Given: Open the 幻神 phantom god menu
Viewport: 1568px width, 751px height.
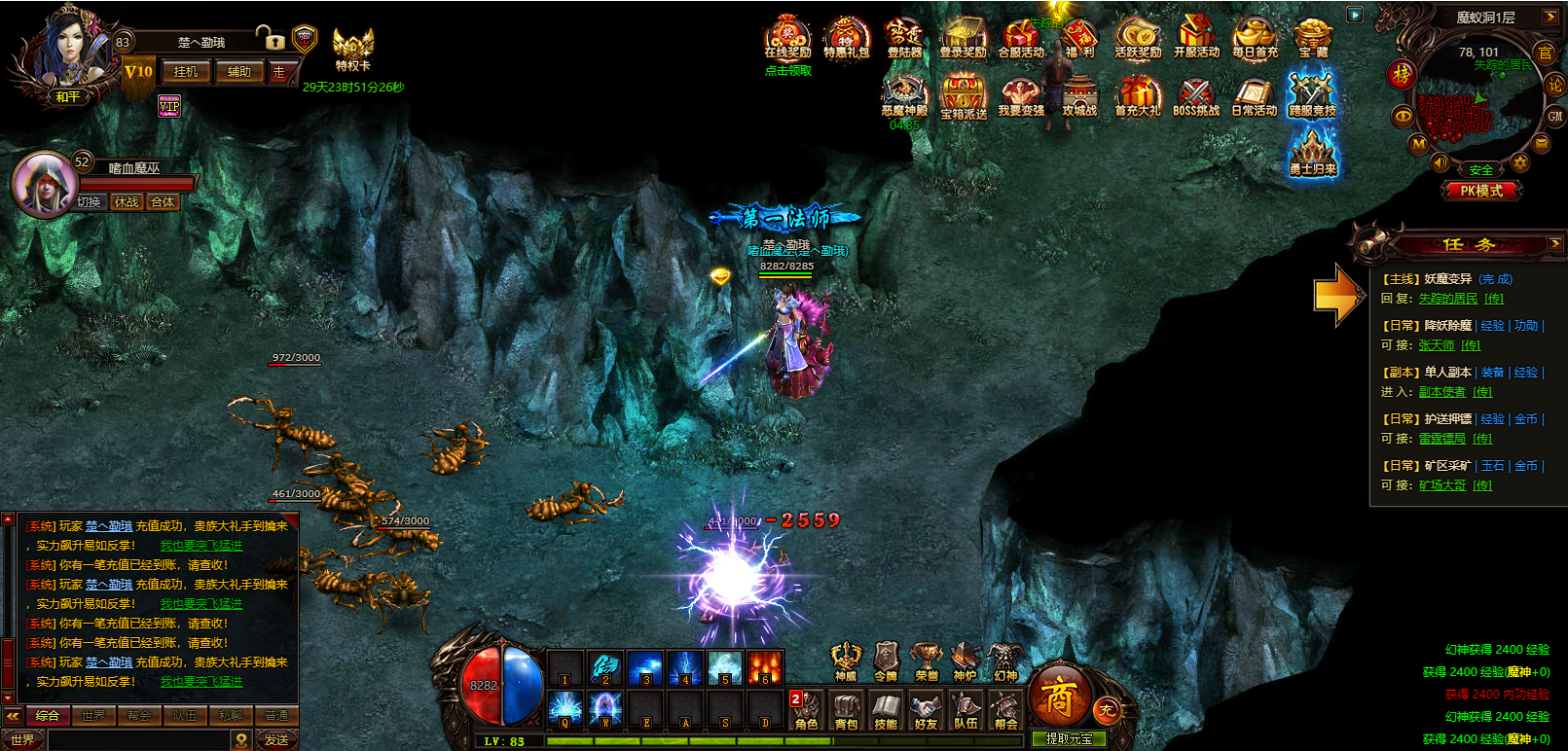Looking at the screenshot, I should point(1004,662).
